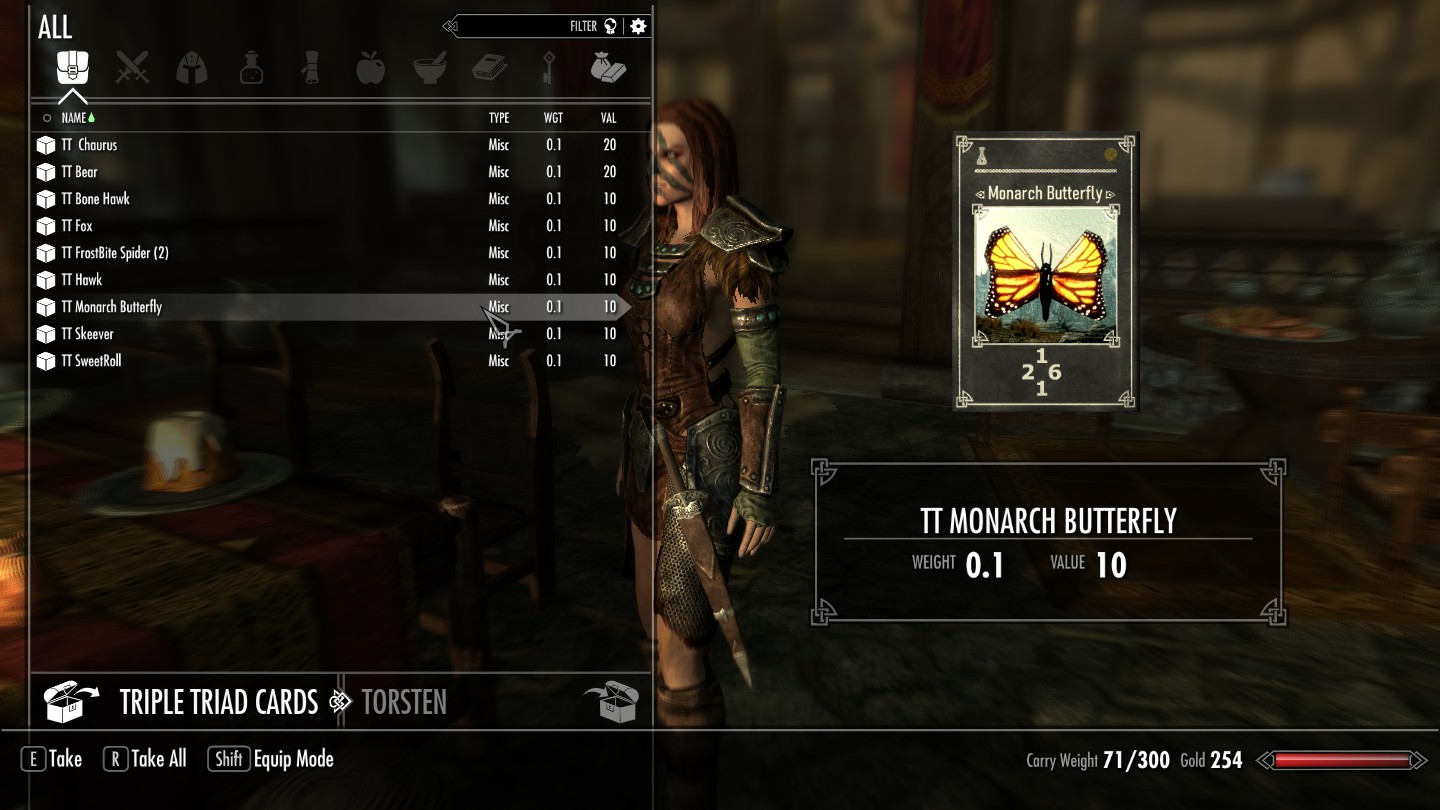
Task: Show the books category tab
Action: click(x=489, y=68)
